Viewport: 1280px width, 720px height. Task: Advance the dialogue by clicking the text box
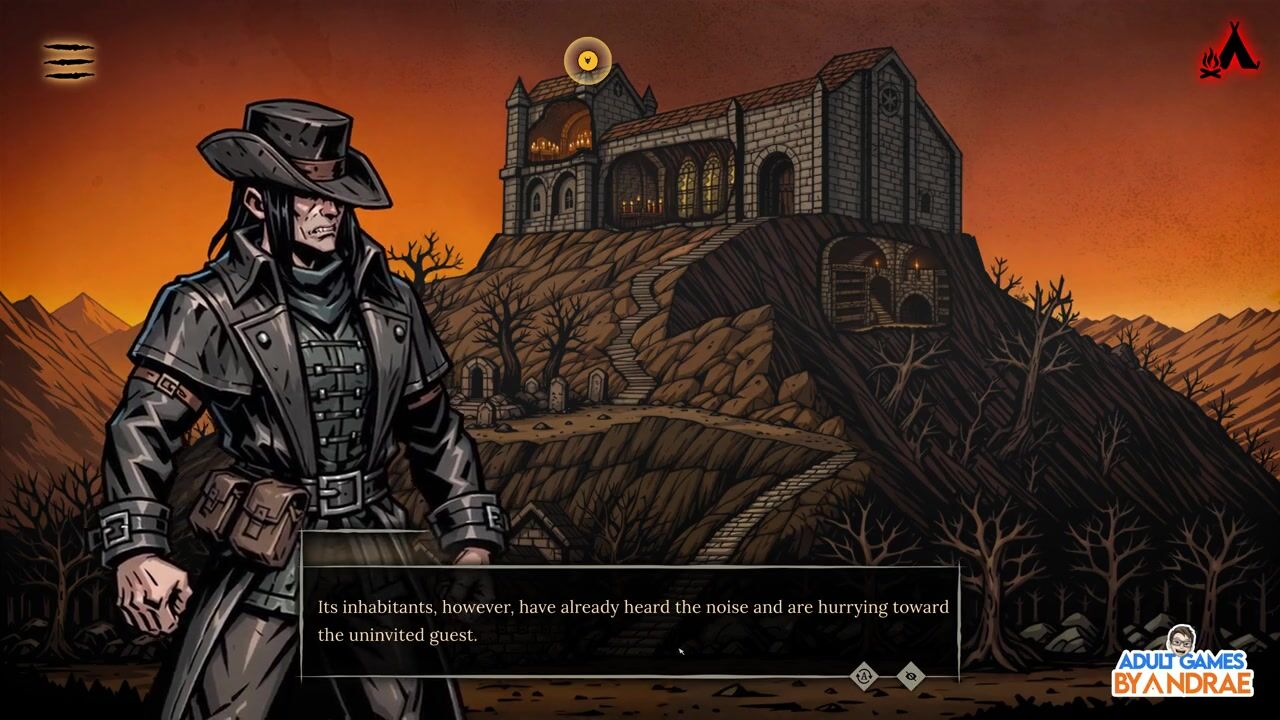tap(630, 621)
